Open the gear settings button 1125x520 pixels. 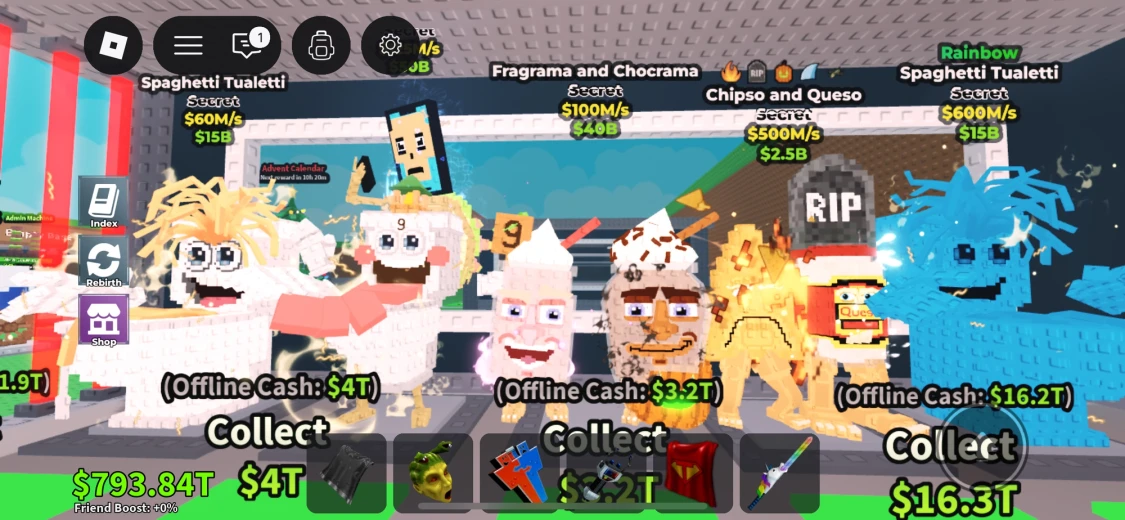[x=390, y=45]
